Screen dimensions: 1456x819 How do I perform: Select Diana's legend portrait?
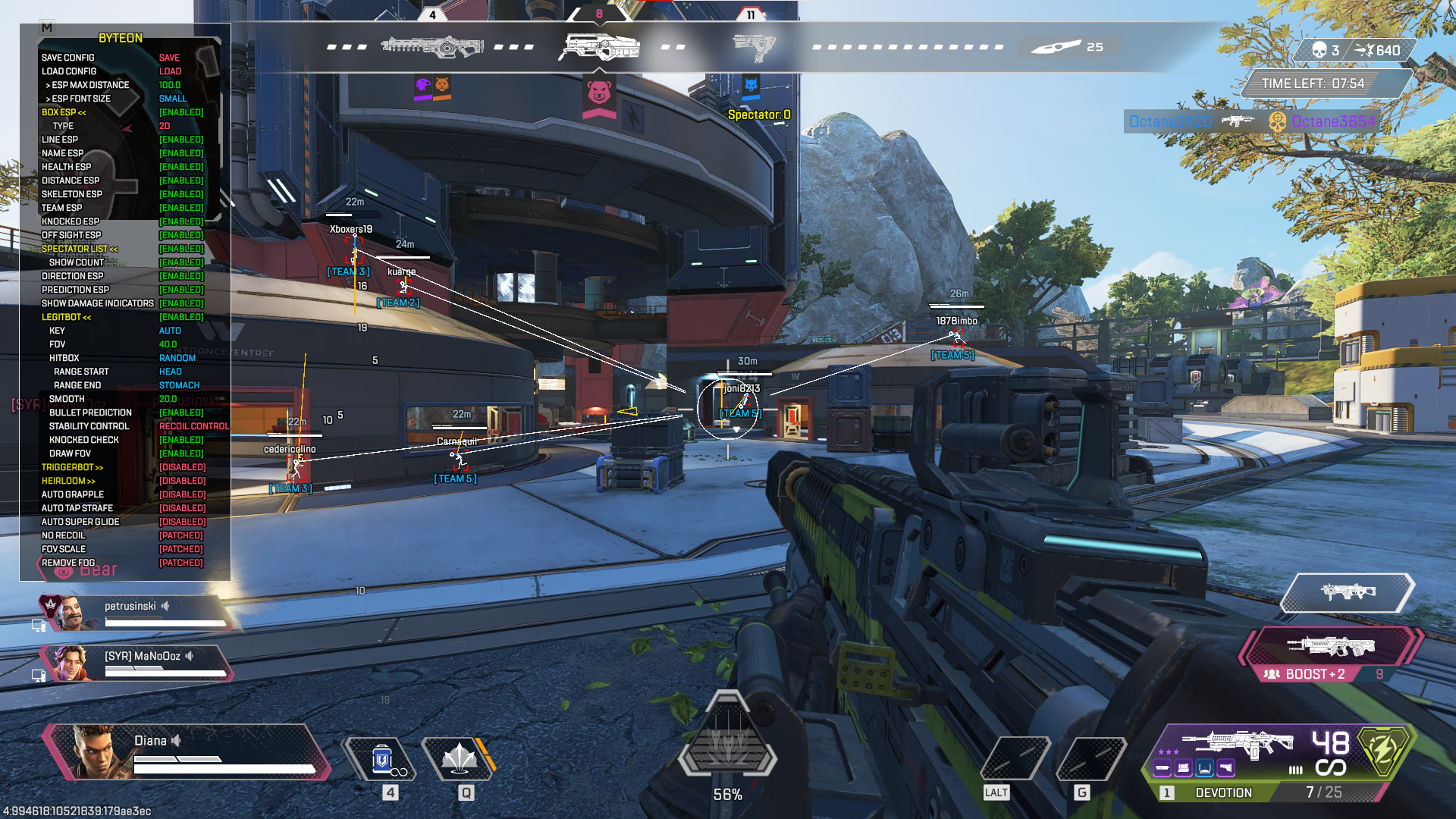(91, 751)
